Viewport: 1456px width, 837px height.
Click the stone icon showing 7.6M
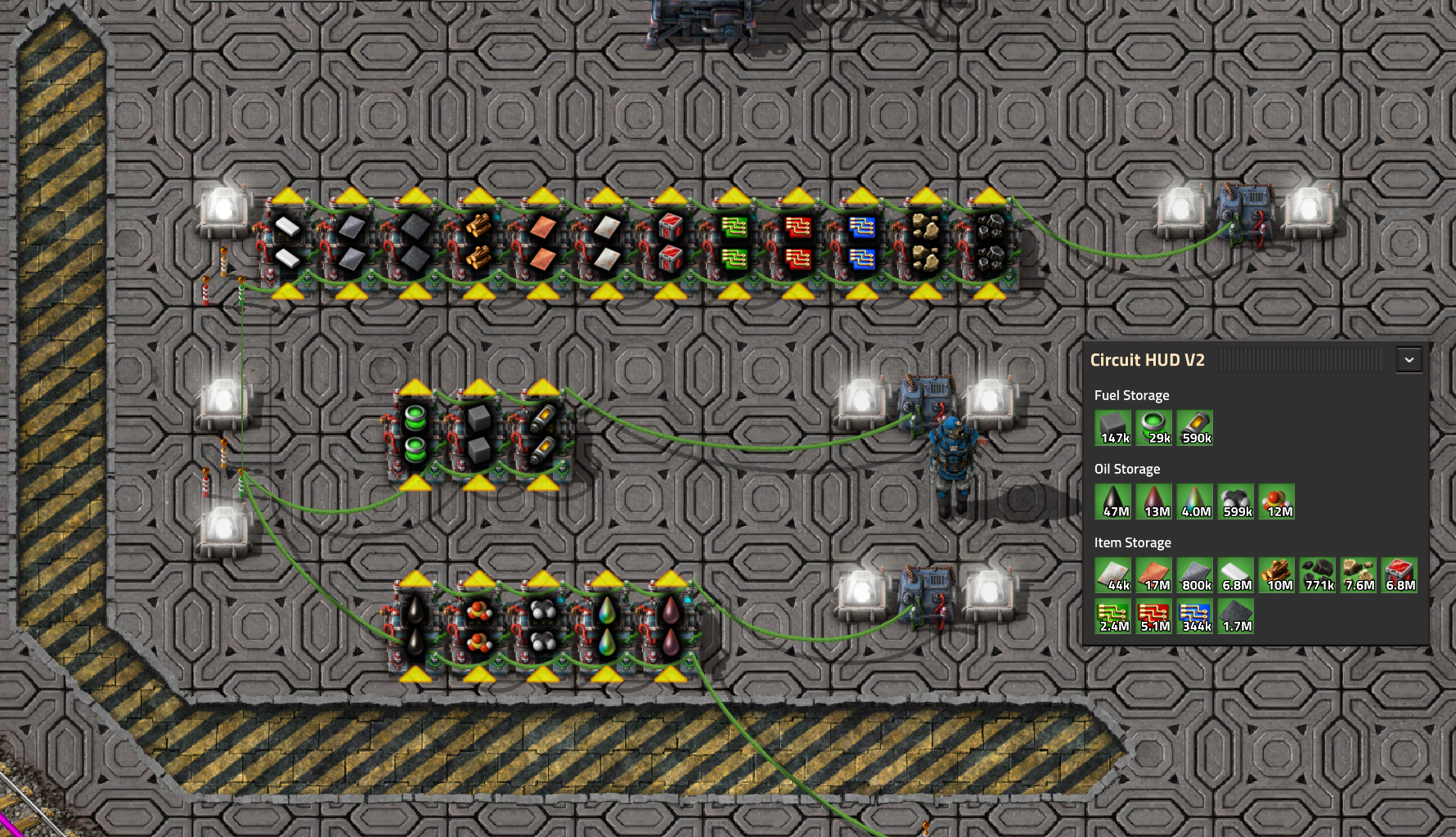pyautogui.click(x=1358, y=575)
